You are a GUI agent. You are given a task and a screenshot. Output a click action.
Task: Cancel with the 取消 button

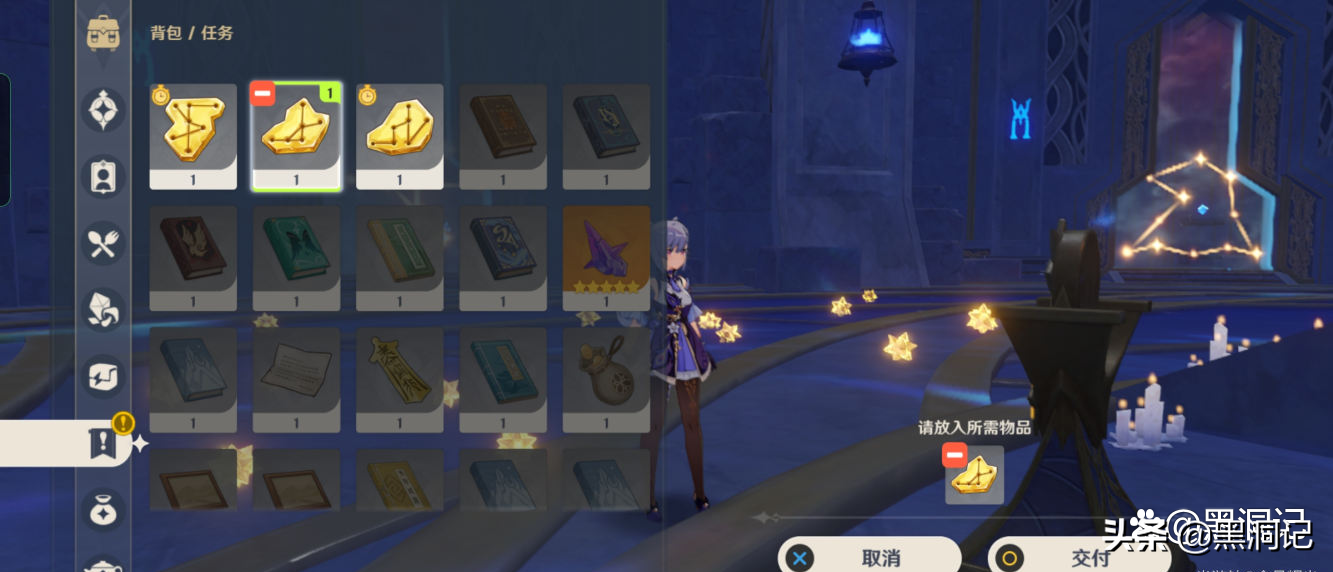[x=869, y=557]
